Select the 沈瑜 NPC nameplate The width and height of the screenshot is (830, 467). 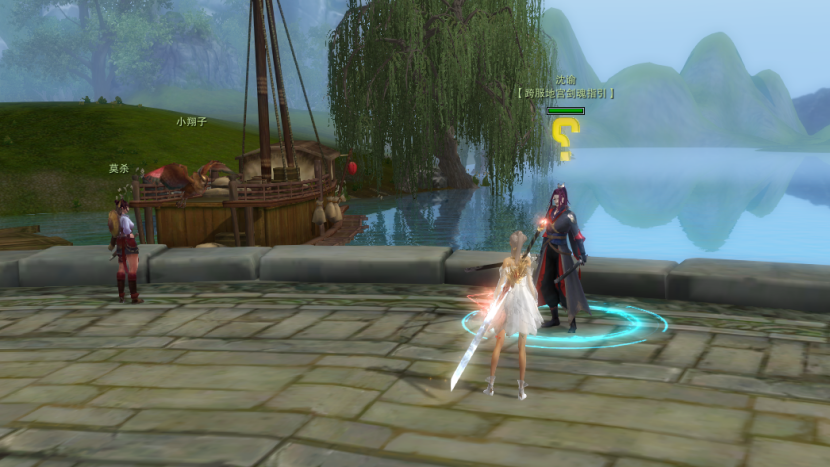coord(566,80)
